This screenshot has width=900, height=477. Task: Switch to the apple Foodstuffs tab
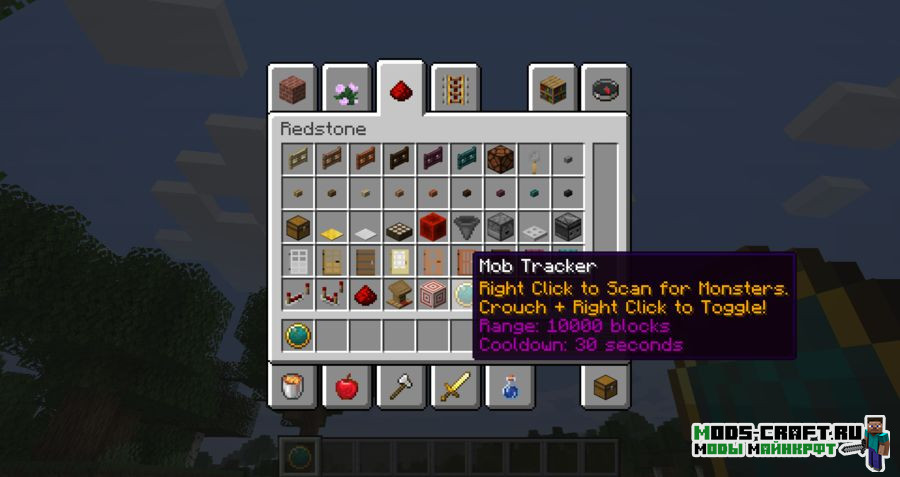(x=346, y=386)
